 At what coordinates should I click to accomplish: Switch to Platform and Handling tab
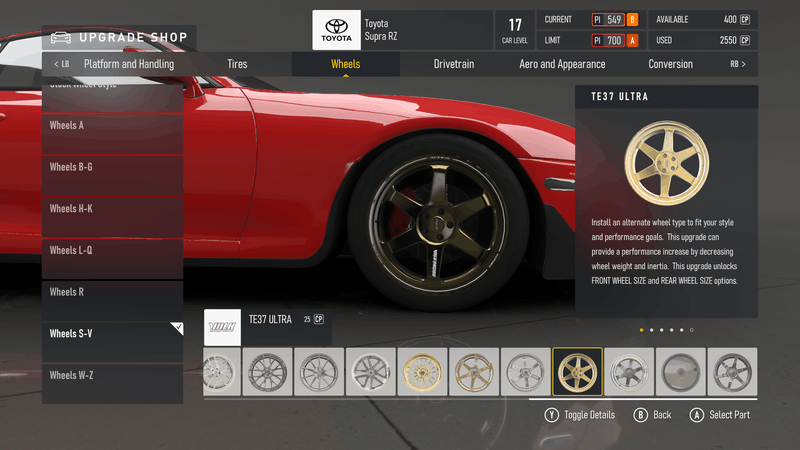click(x=128, y=64)
